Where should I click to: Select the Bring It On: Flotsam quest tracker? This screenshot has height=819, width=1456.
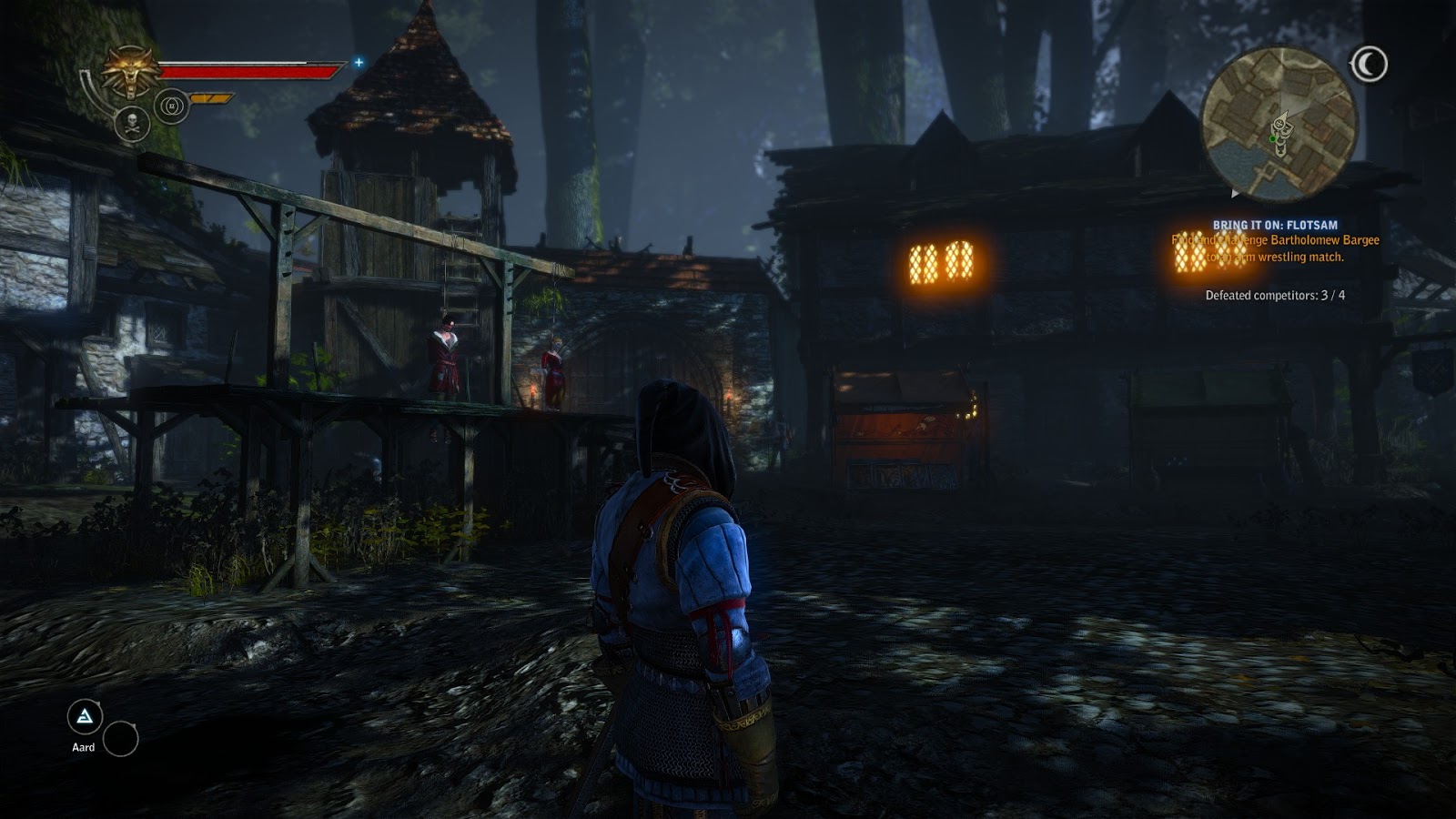tap(1274, 225)
